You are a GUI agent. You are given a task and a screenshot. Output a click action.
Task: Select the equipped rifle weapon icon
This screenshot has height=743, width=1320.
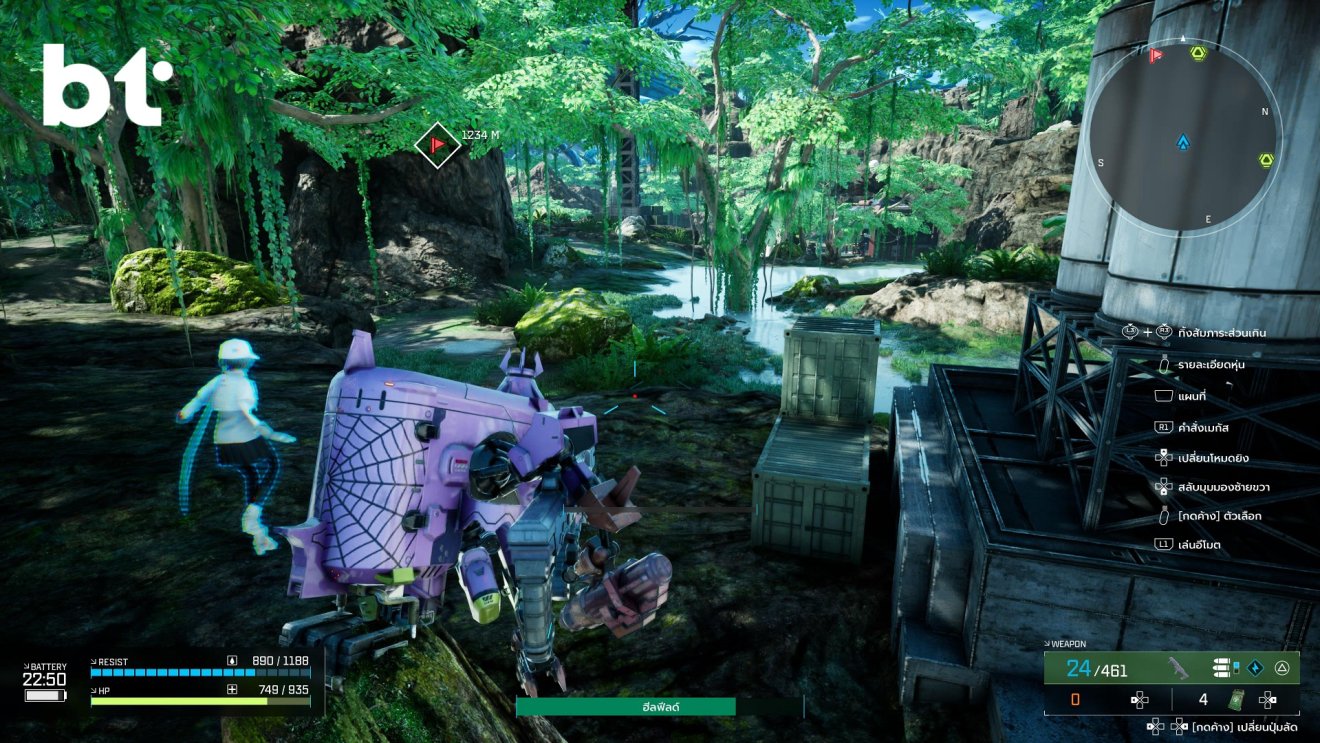[x=1178, y=668]
